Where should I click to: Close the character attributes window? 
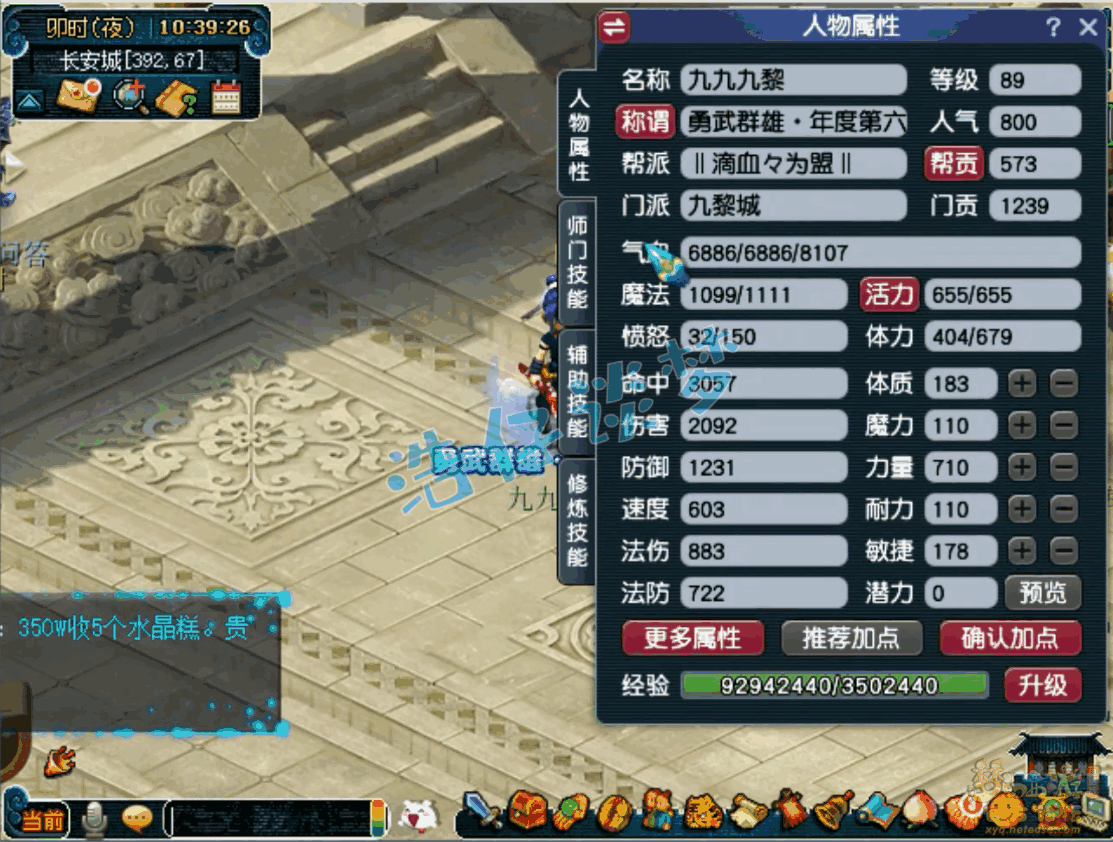(1088, 27)
